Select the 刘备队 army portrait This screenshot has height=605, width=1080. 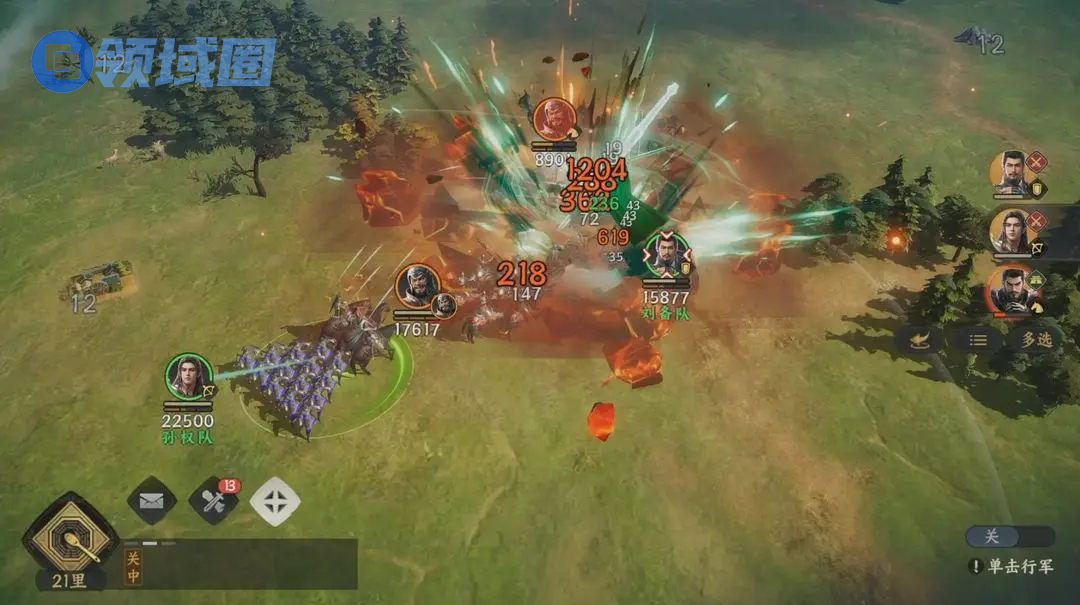click(x=666, y=255)
